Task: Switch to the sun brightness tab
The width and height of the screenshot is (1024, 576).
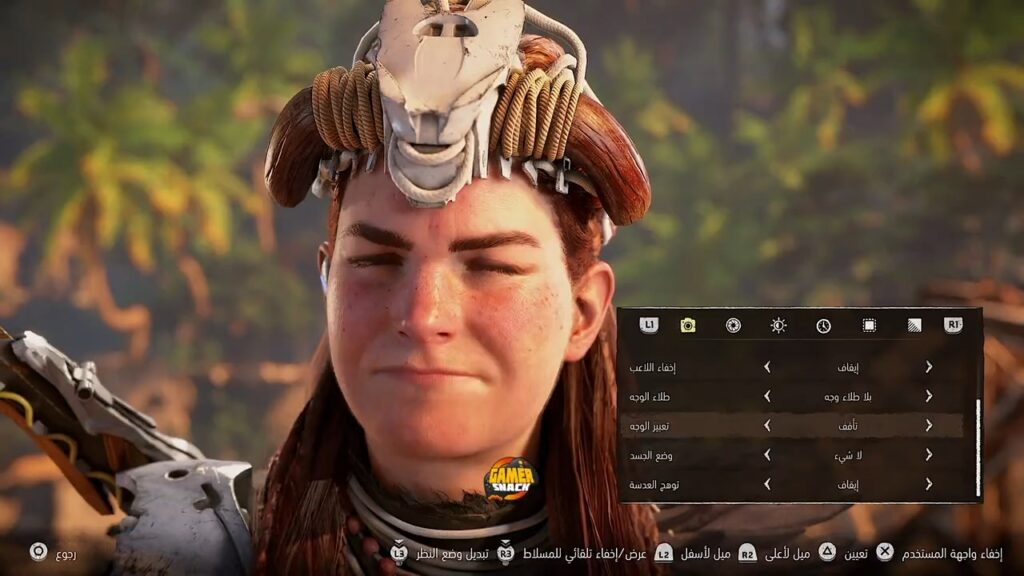Action: coord(778,325)
